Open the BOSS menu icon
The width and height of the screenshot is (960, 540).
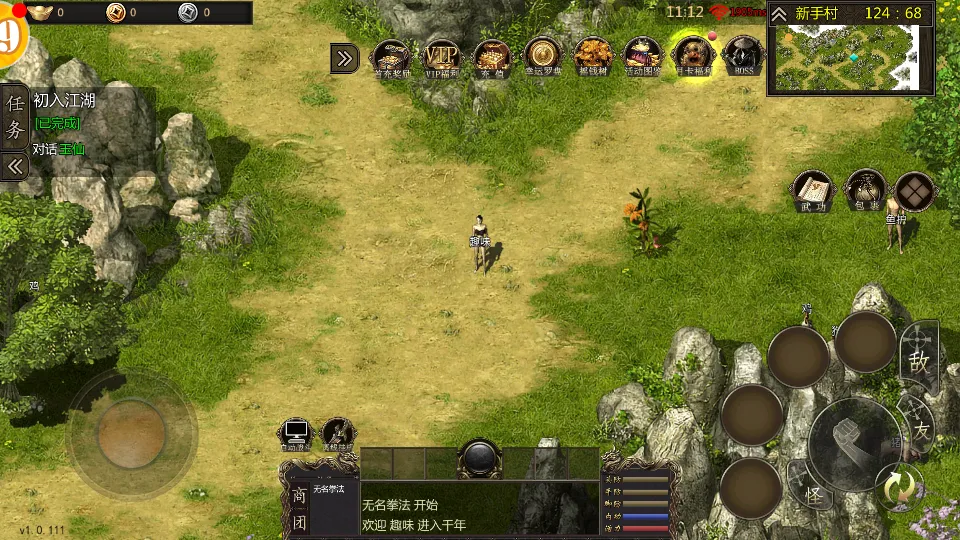(x=743, y=57)
